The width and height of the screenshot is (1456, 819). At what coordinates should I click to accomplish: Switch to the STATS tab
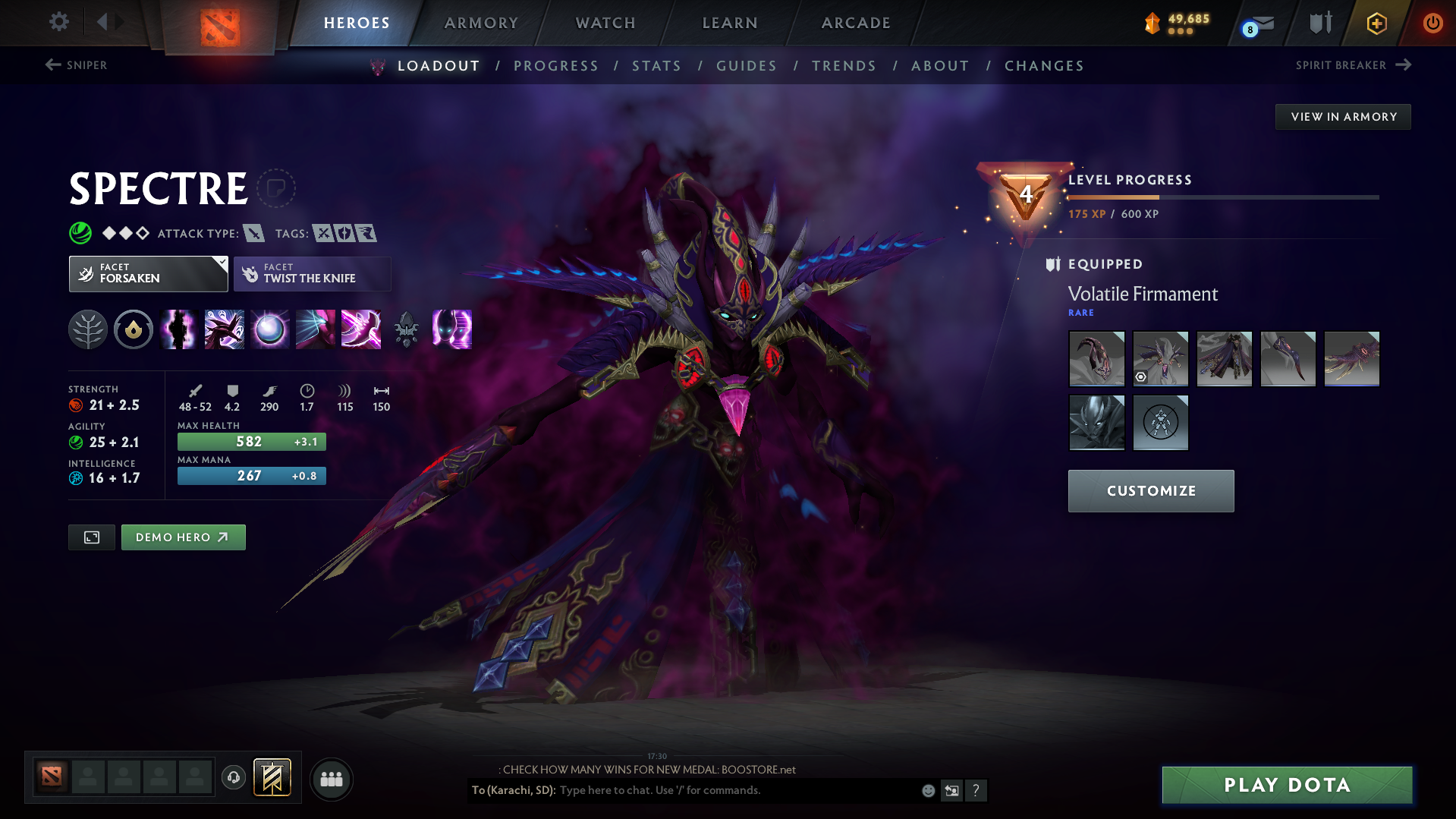click(656, 66)
